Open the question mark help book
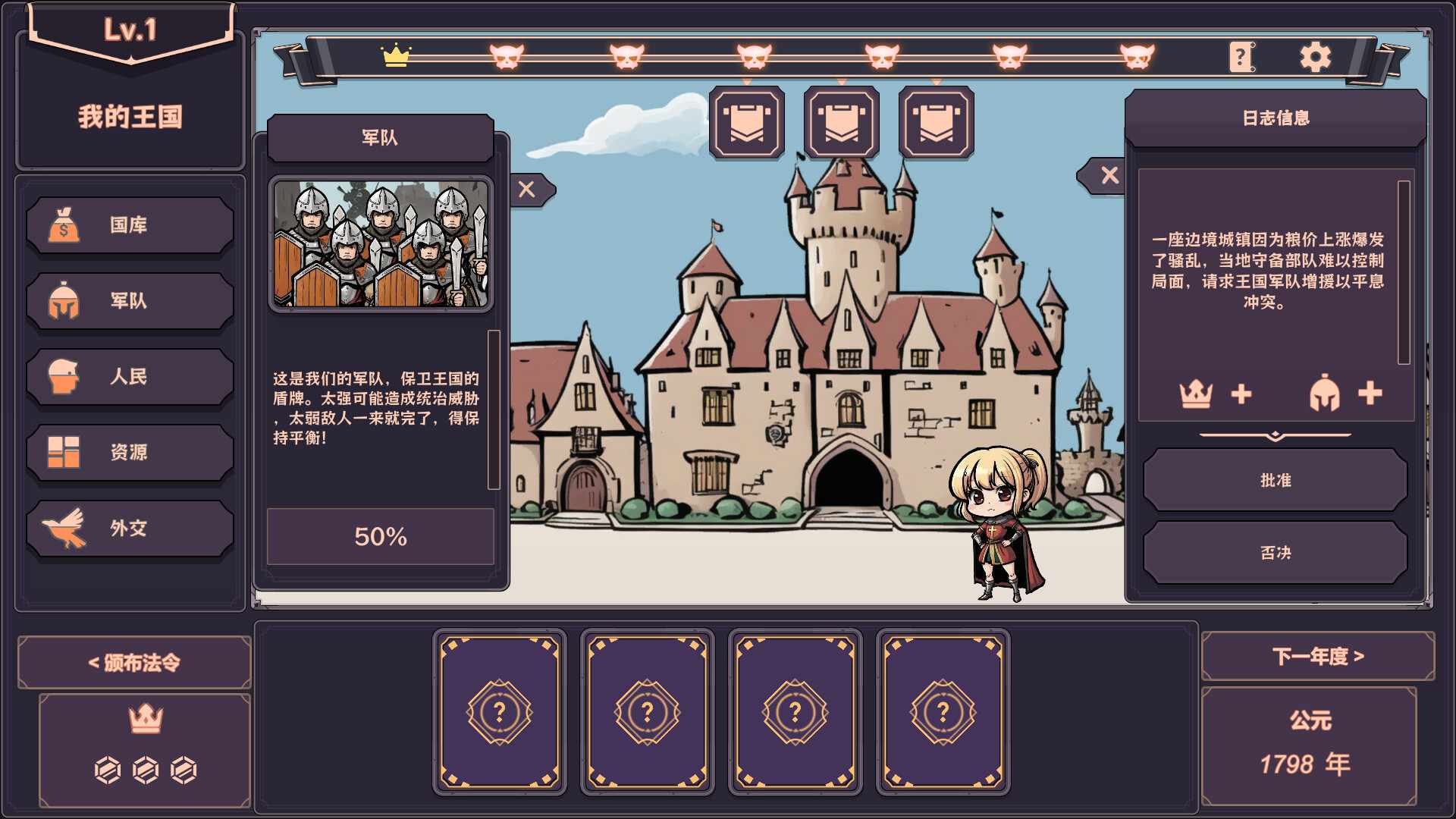1456x819 pixels. [1241, 57]
